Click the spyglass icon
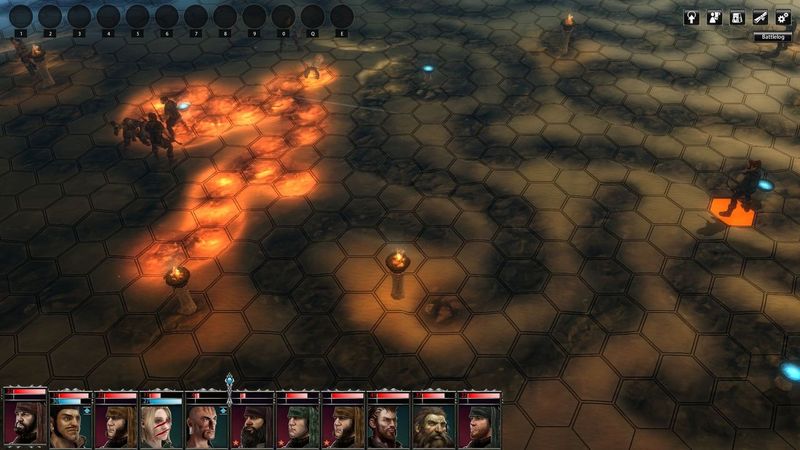The width and height of the screenshot is (800, 450). pos(761,18)
